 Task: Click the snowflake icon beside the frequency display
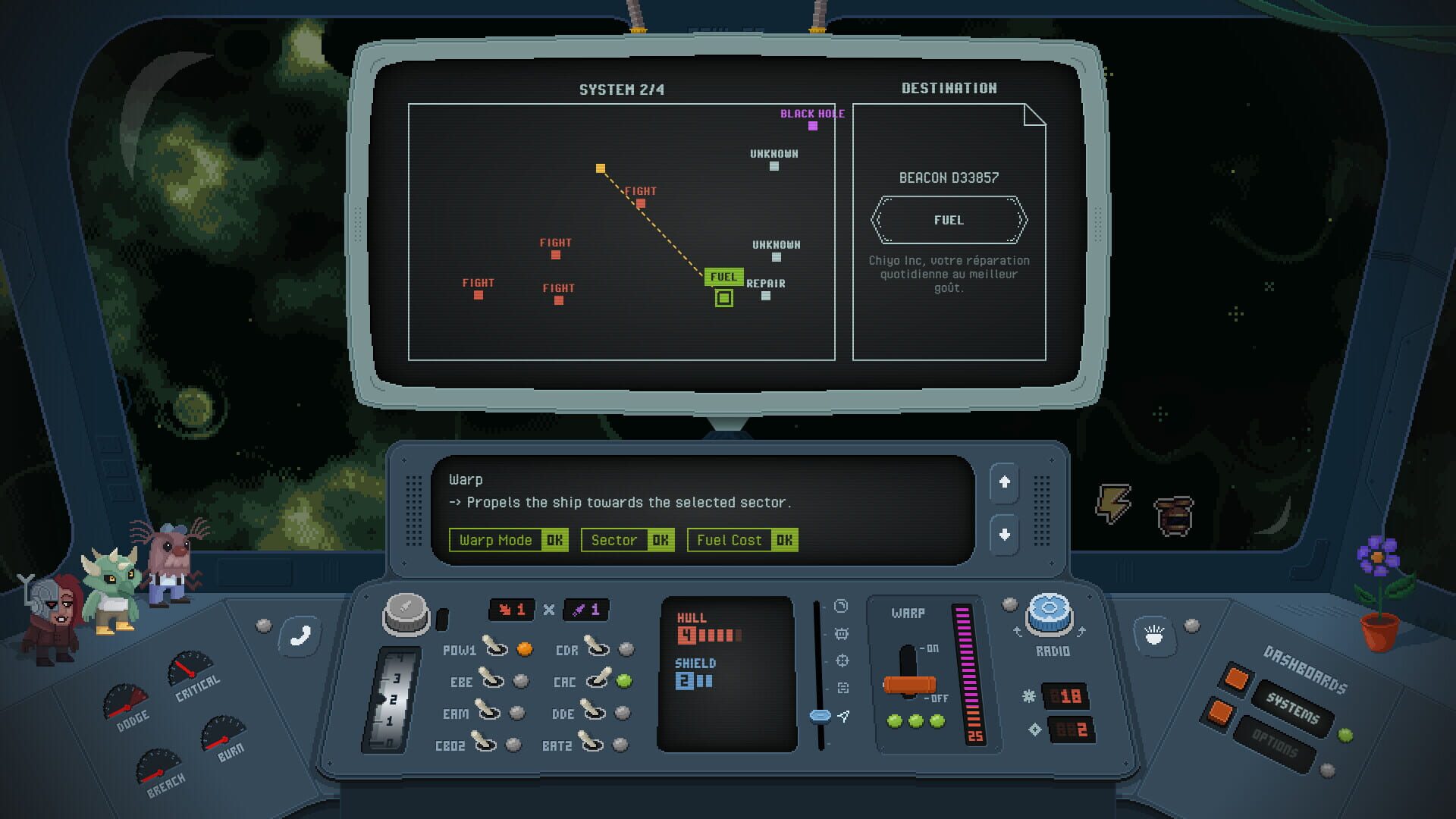tap(1030, 695)
